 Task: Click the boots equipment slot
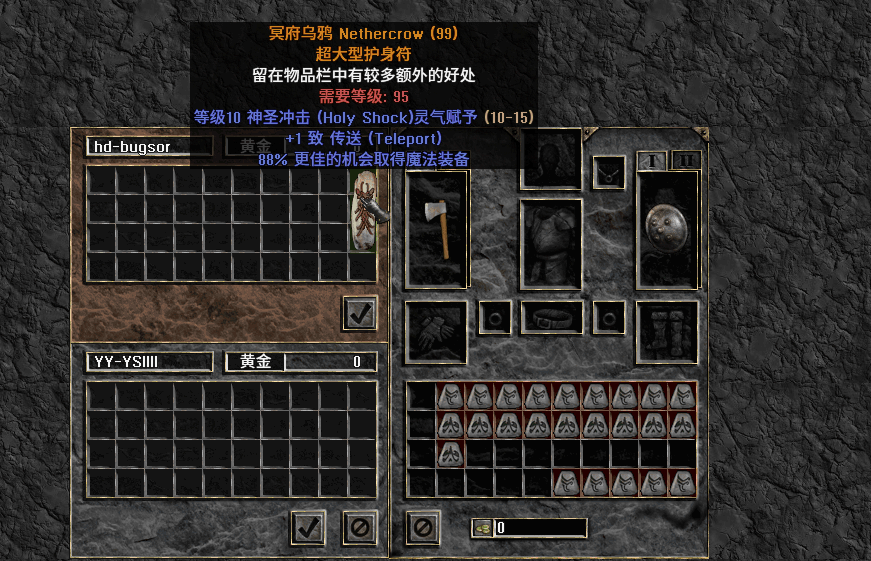pos(667,332)
